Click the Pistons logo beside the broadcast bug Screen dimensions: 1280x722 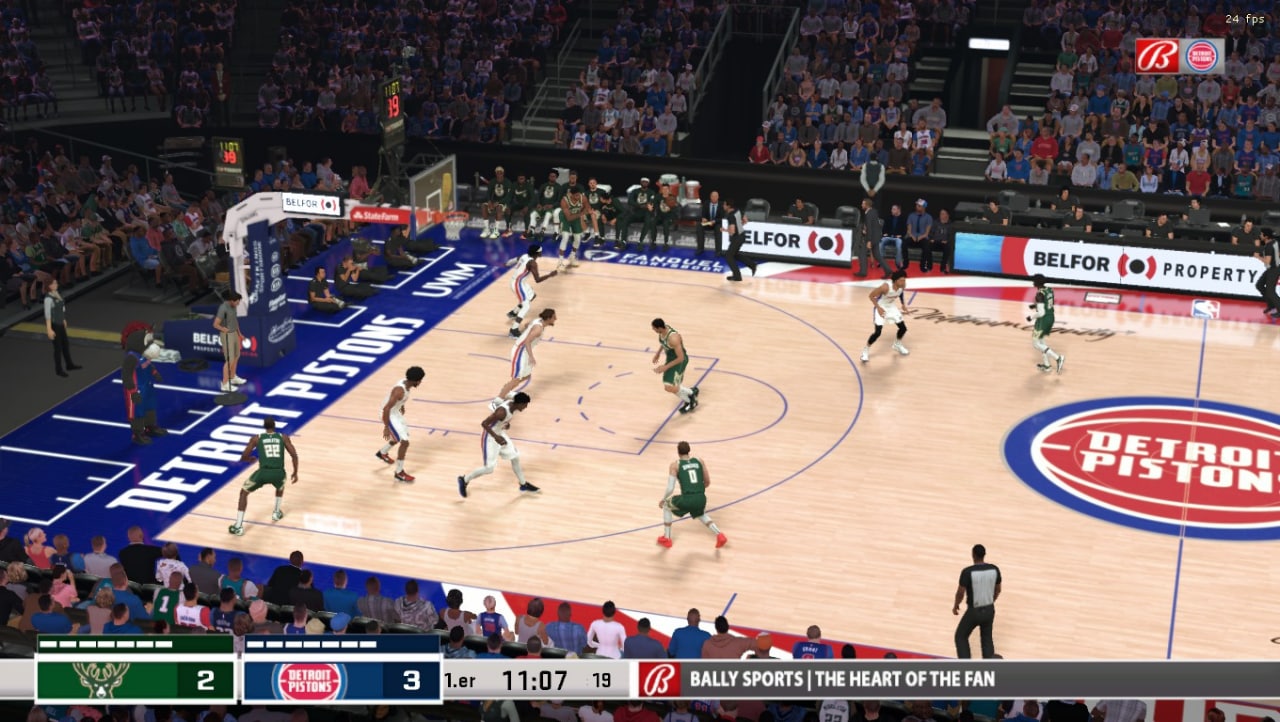(x=1199, y=57)
